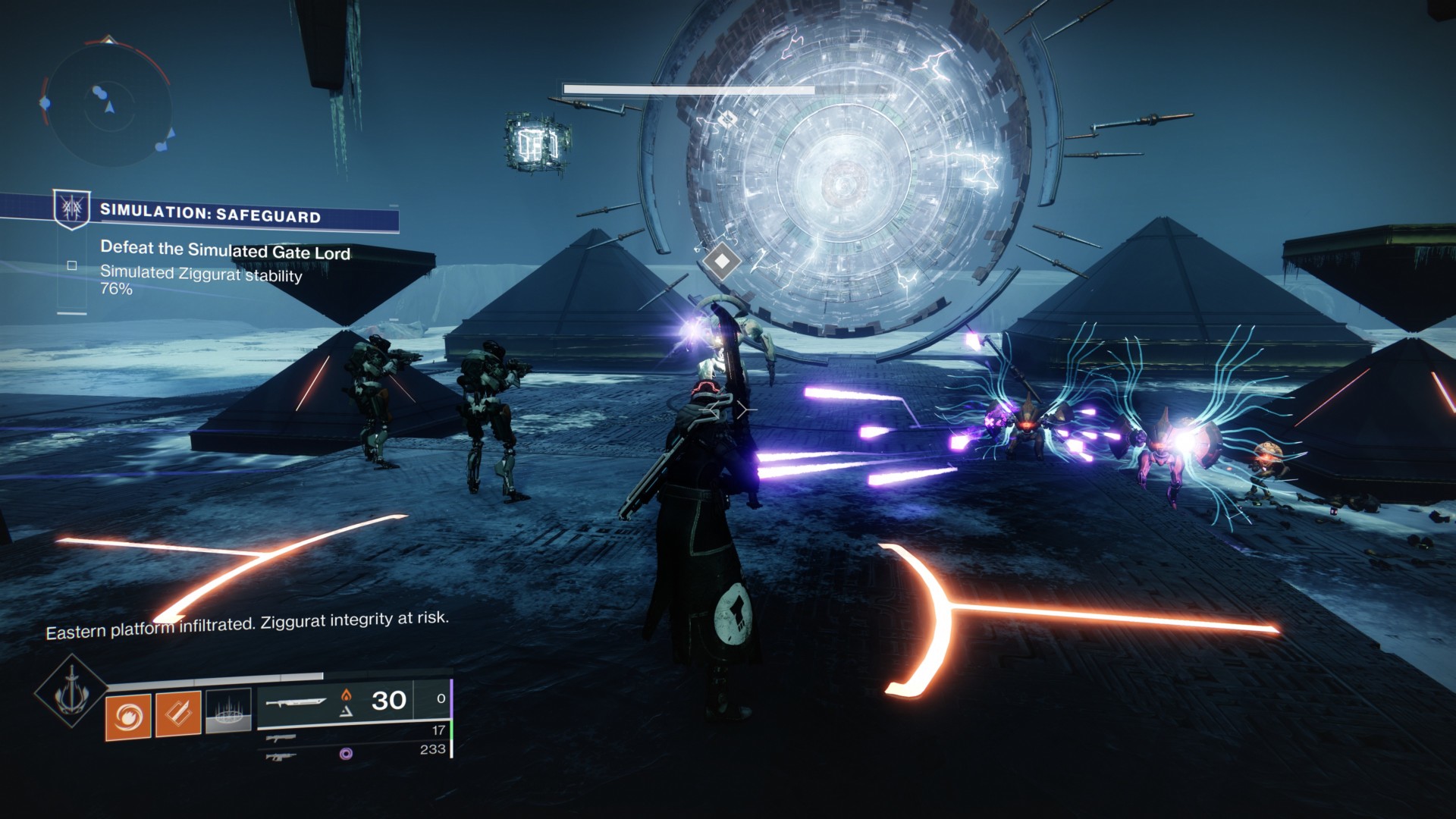This screenshot has width=1456, height=819.
Task: Activate the Well of Radiance super icon
Action: [x=71, y=690]
